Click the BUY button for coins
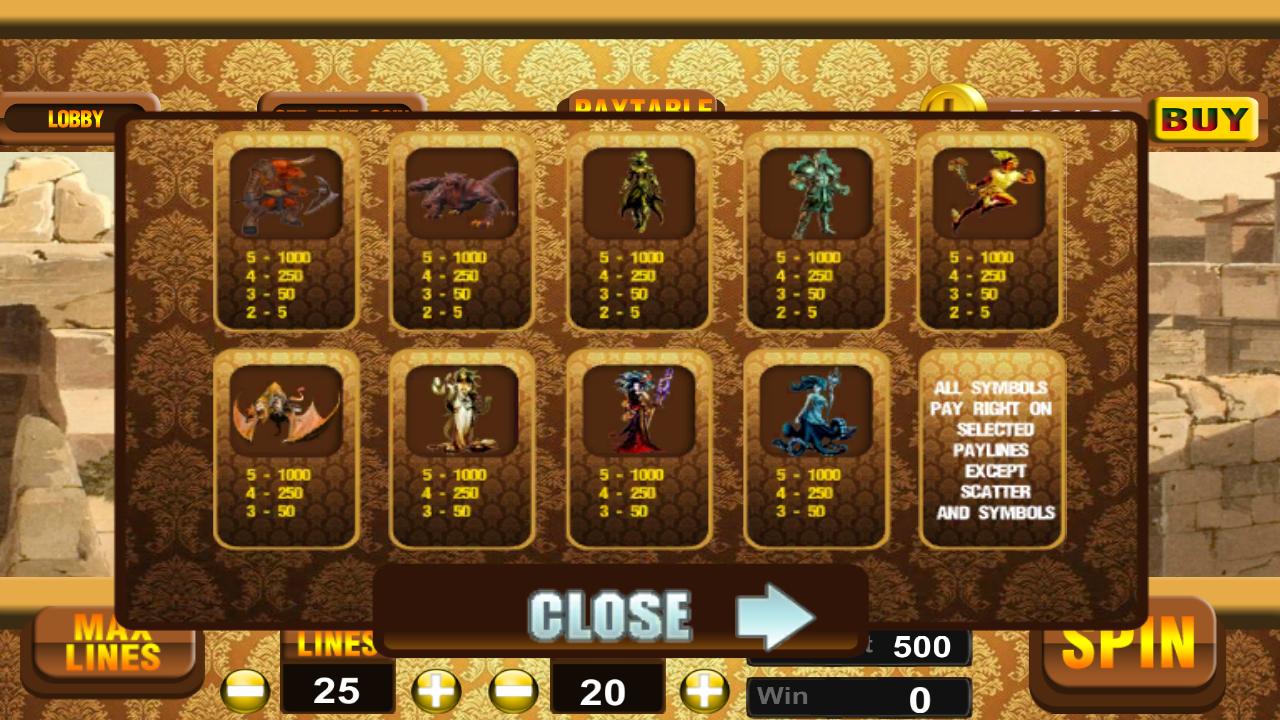 (1203, 120)
